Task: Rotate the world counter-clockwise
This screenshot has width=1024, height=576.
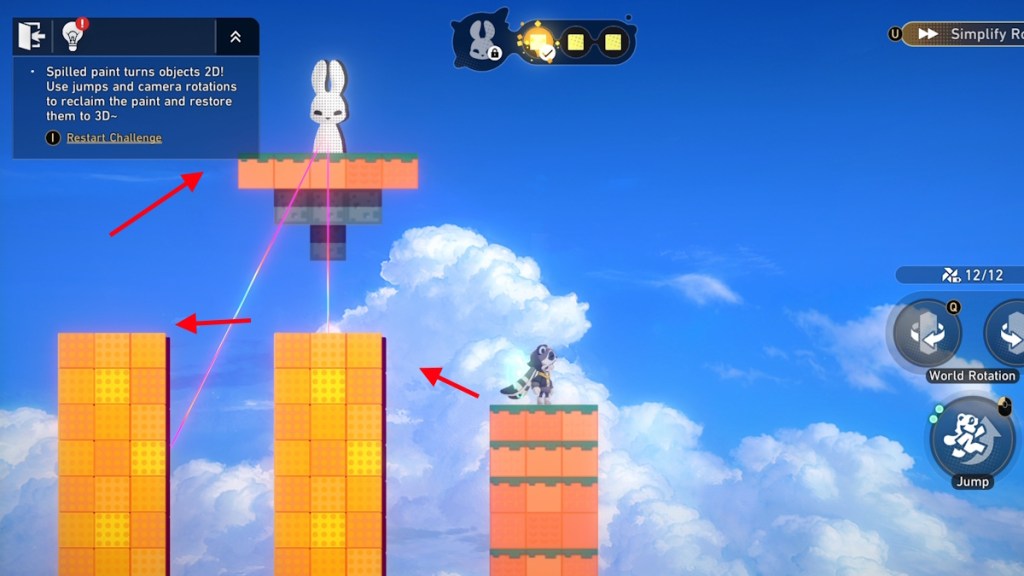Action: [927, 333]
